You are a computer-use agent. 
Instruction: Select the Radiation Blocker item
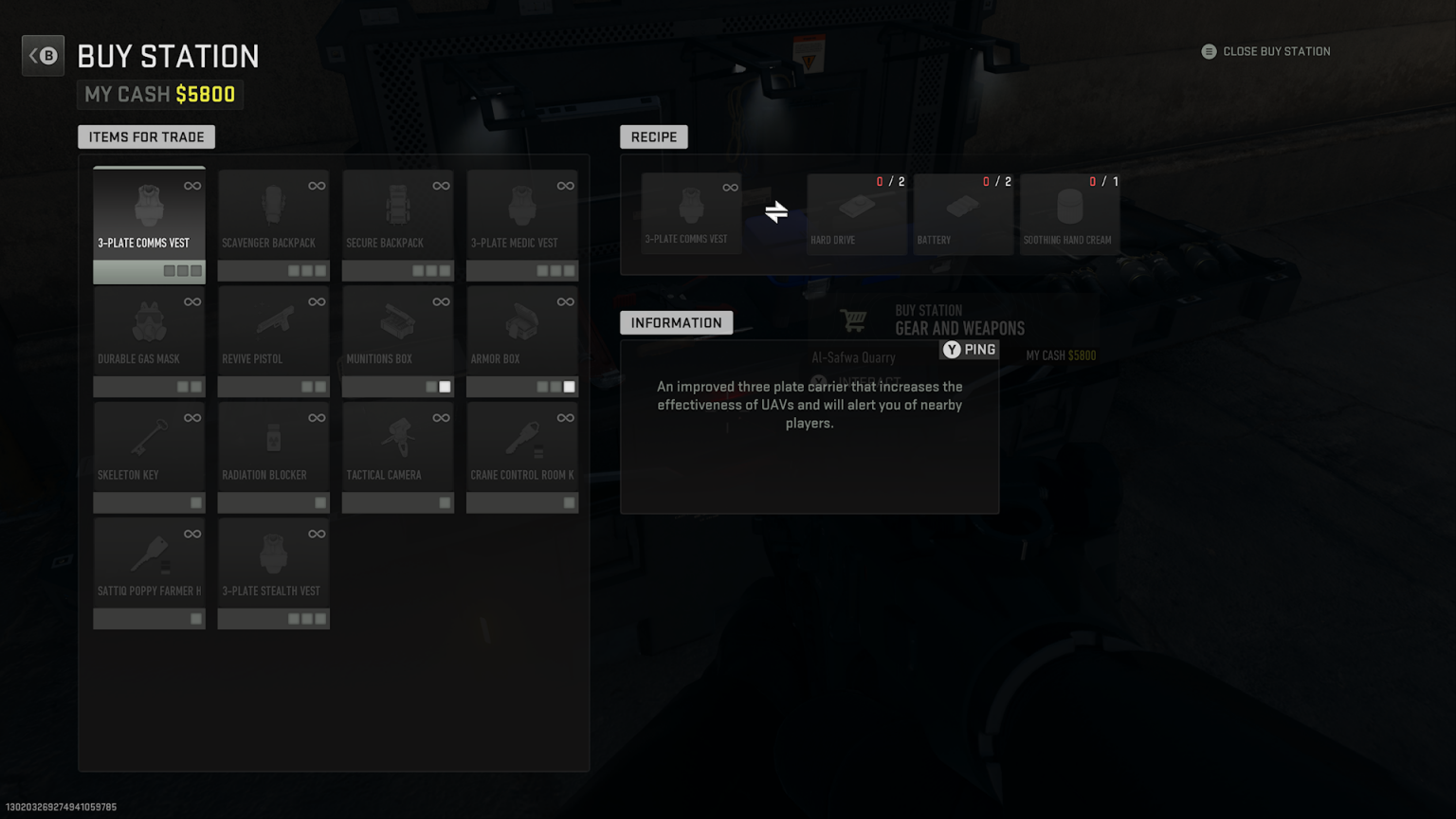tap(273, 446)
